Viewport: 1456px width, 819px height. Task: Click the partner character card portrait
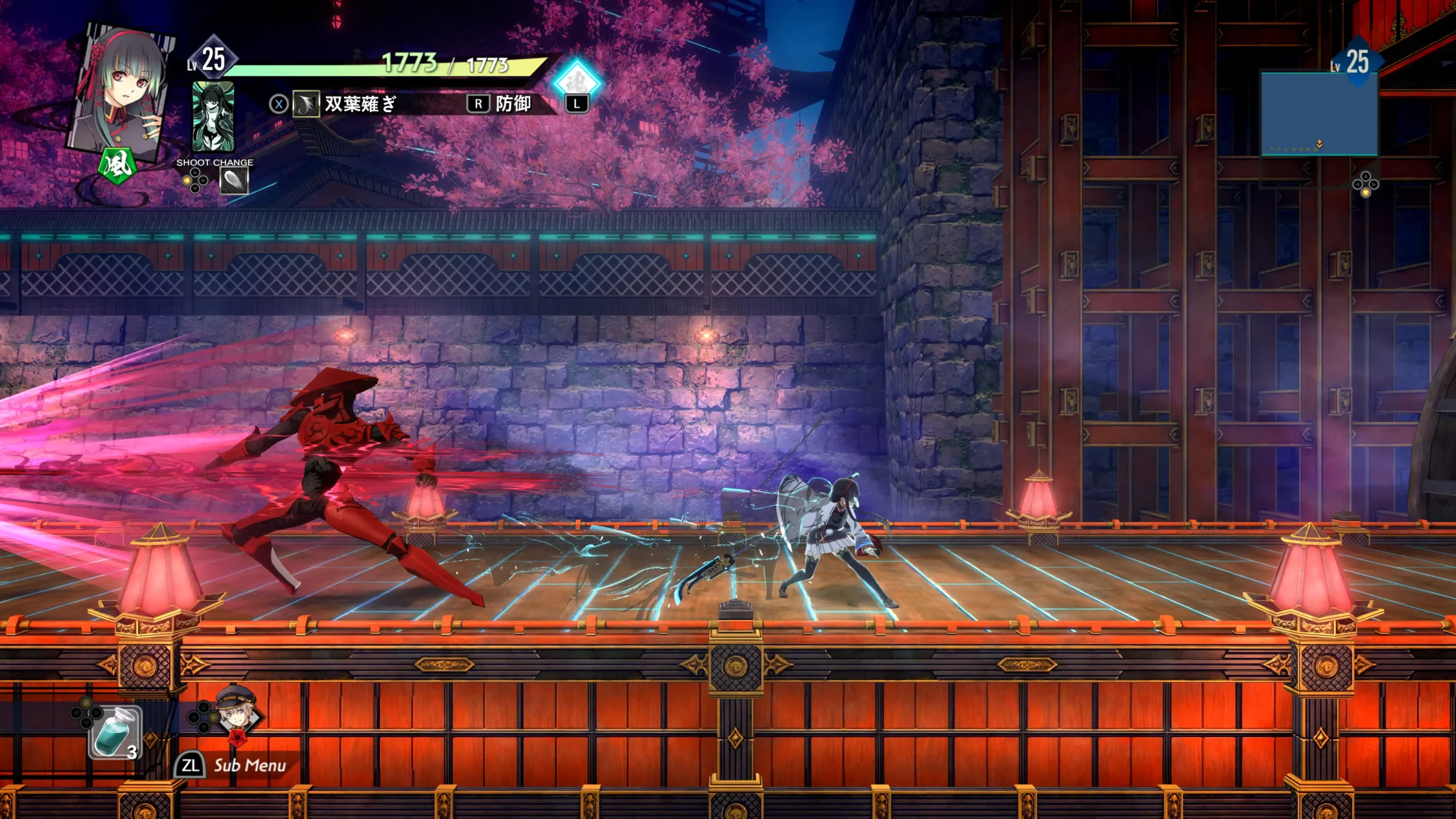coord(213,116)
